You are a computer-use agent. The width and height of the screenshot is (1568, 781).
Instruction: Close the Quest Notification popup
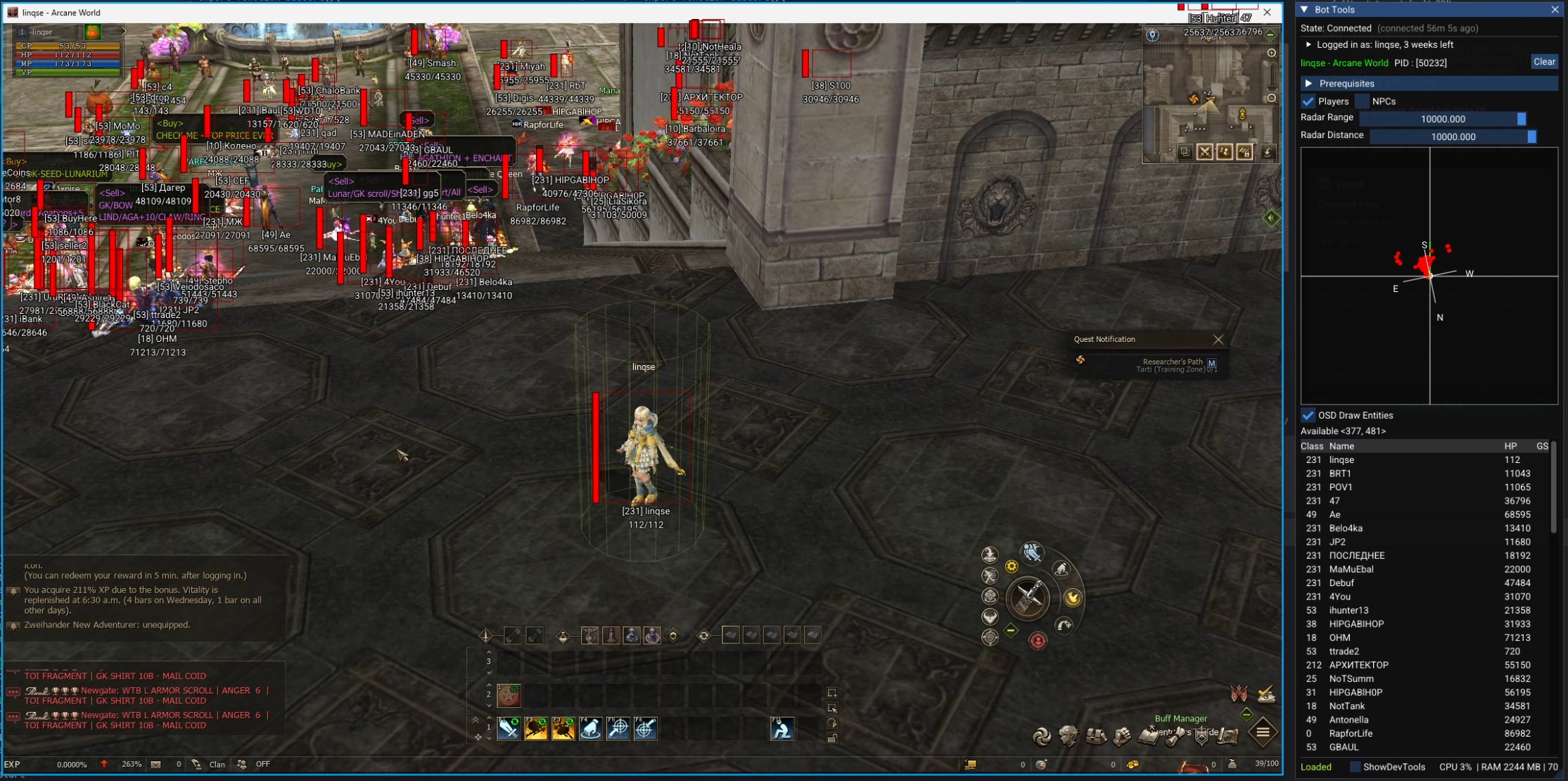tap(1218, 340)
